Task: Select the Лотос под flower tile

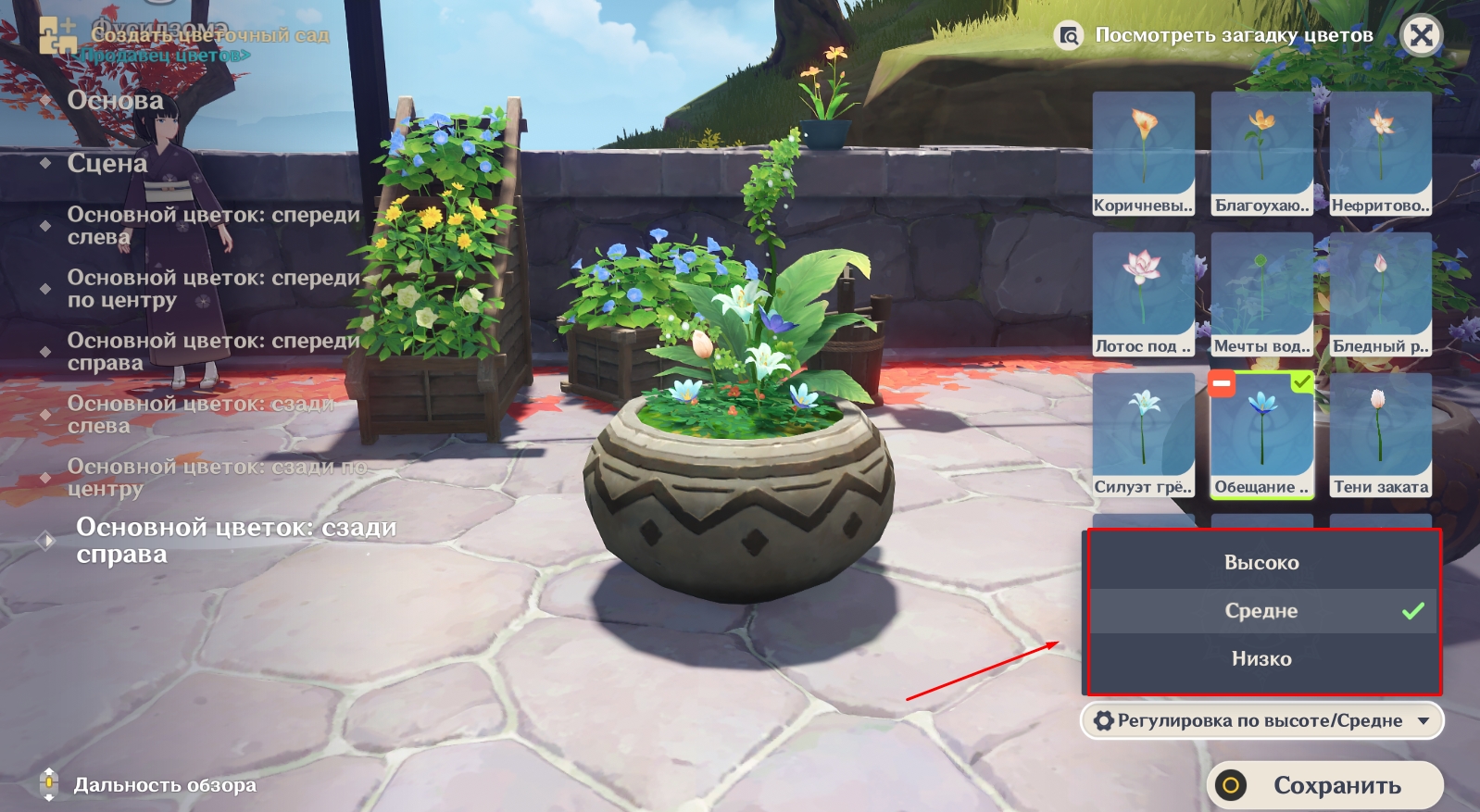Action: (x=1144, y=294)
